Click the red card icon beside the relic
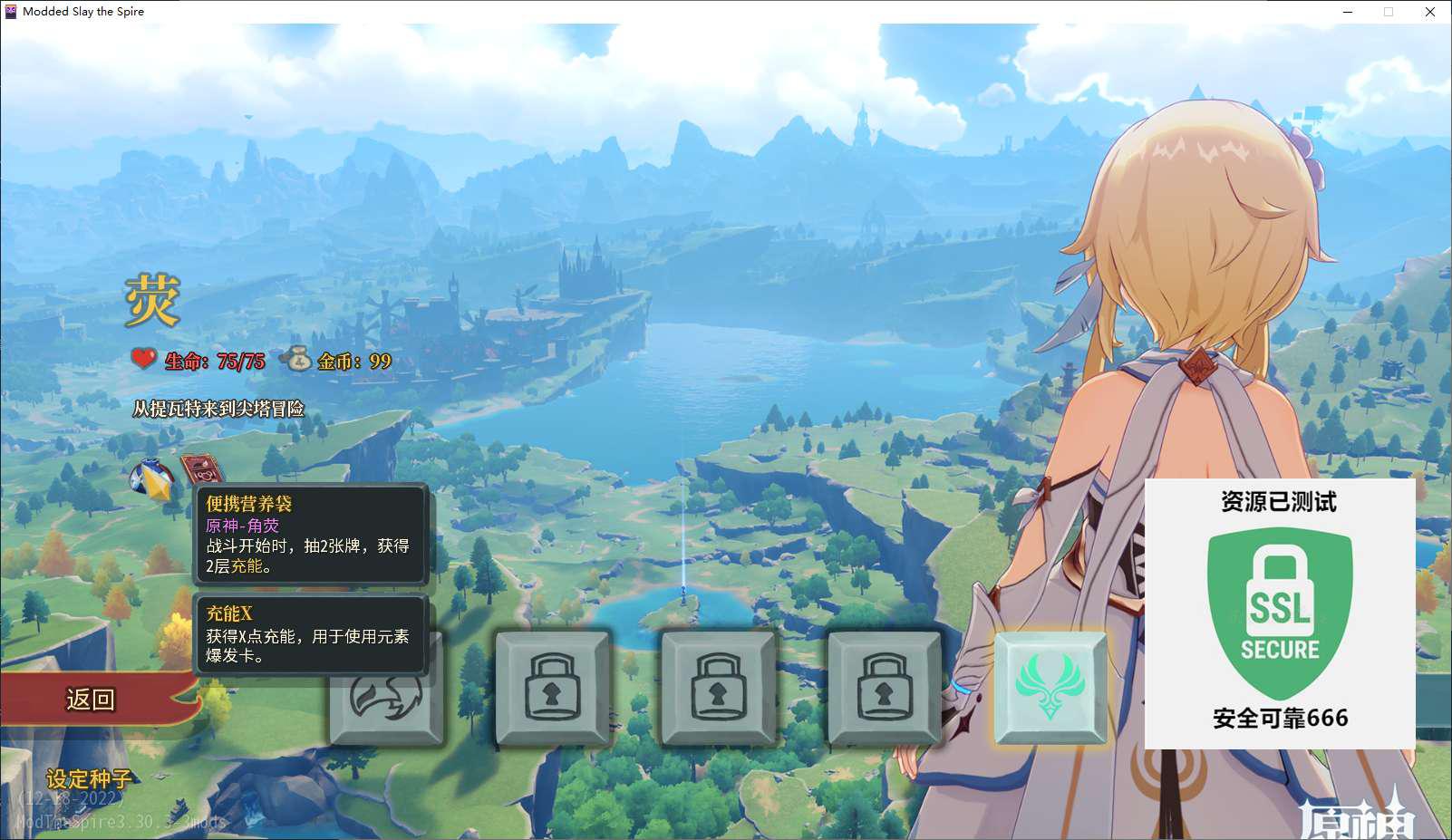This screenshot has height=840, width=1452. [x=201, y=469]
